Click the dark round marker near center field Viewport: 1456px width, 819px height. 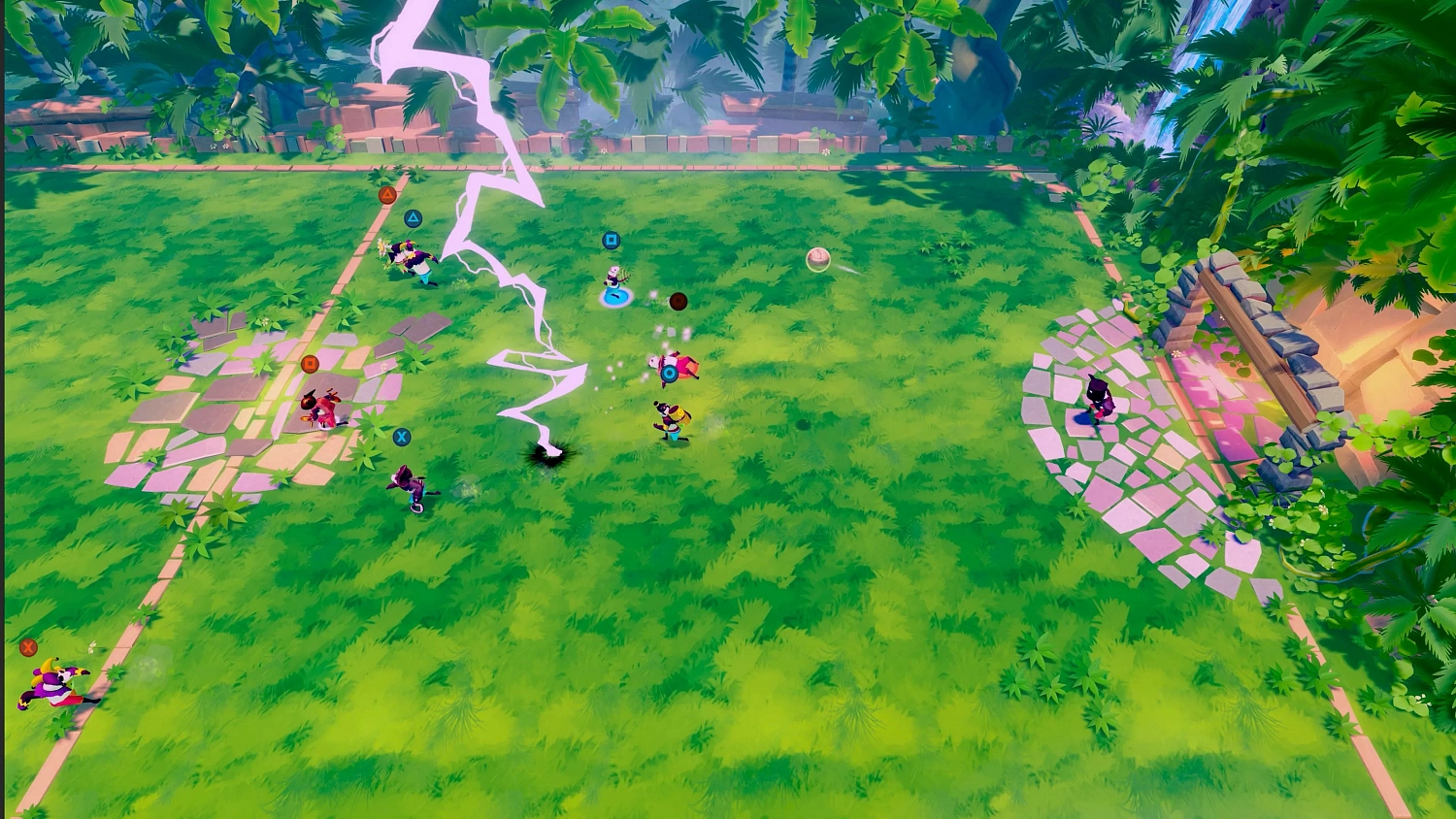click(x=678, y=301)
